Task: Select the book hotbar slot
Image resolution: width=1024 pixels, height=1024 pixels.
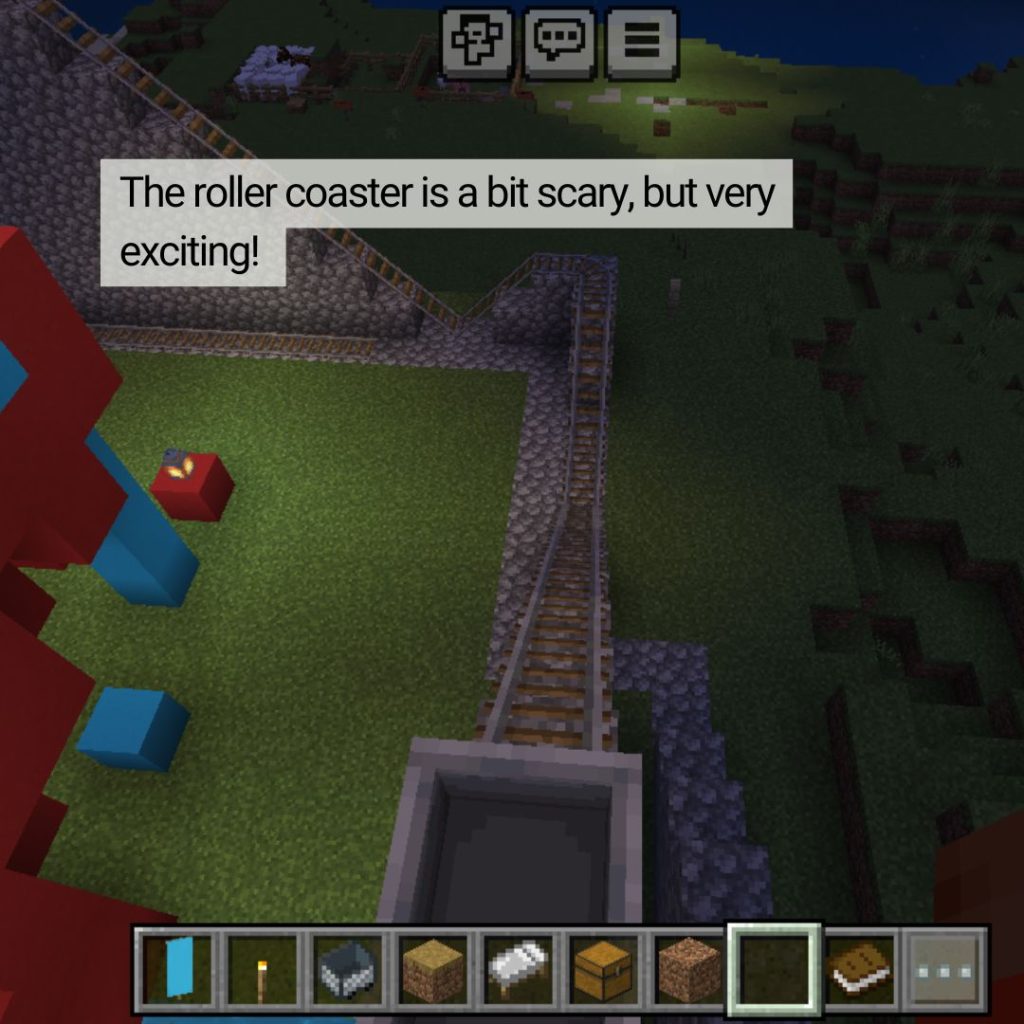Action: pyautogui.click(x=860, y=968)
